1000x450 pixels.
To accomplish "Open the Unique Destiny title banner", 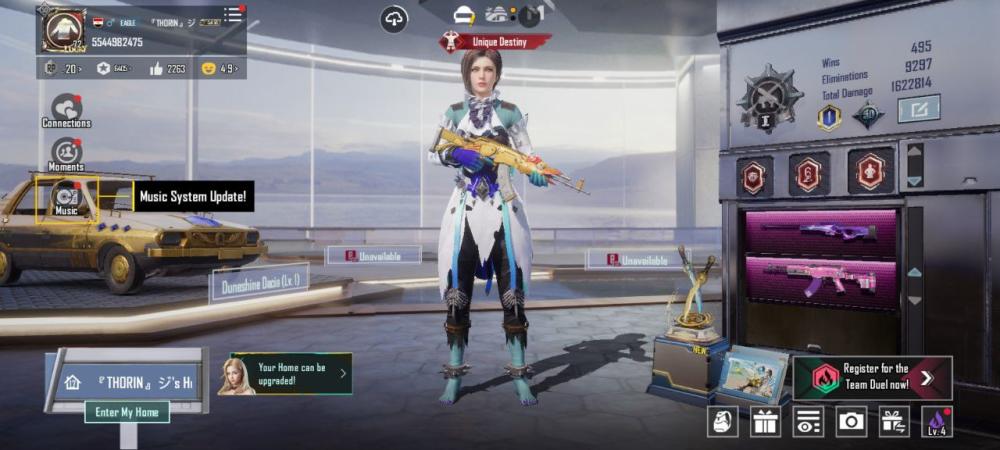I will point(495,42).
